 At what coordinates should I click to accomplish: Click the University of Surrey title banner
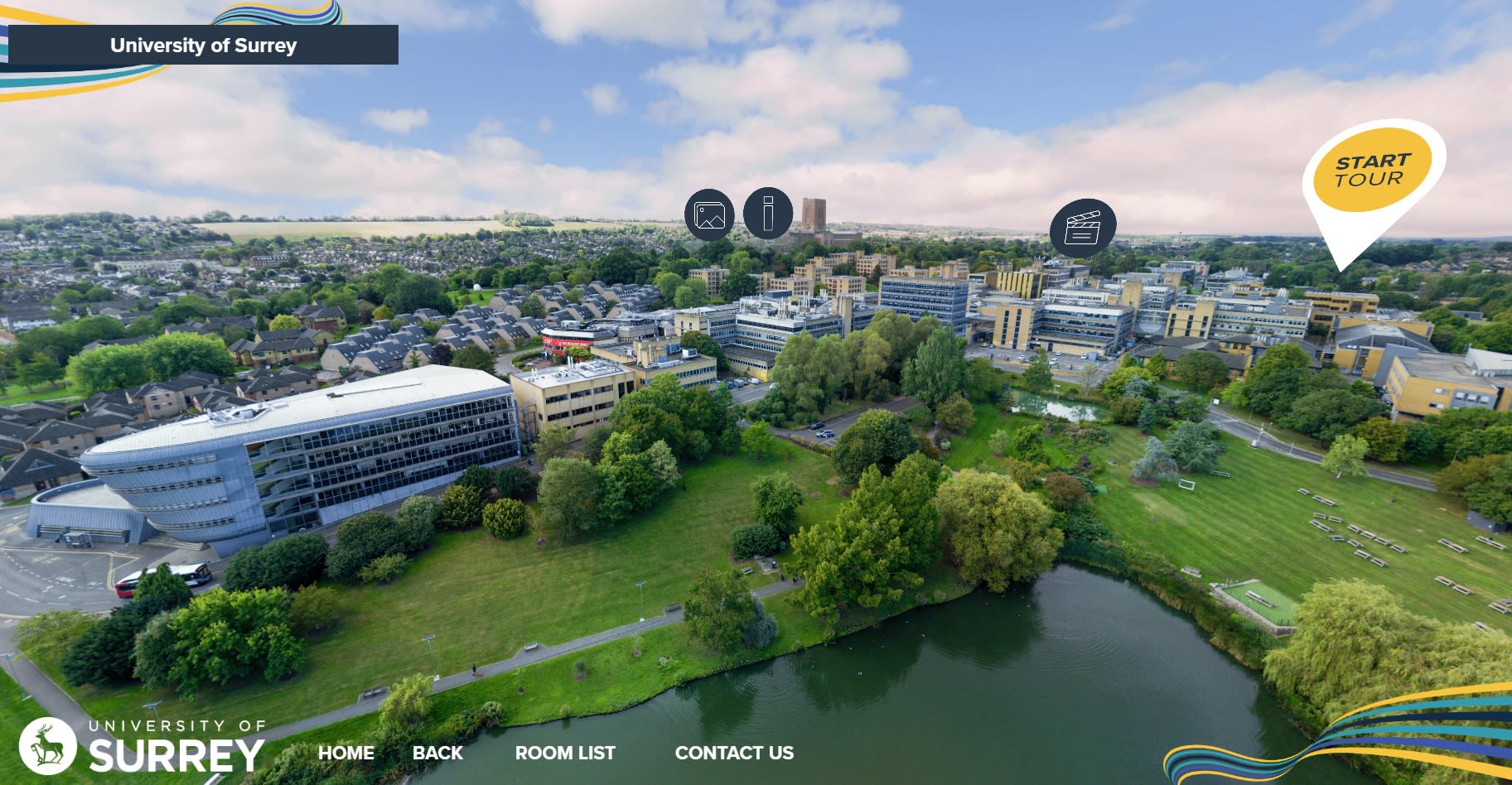[202, 46]
